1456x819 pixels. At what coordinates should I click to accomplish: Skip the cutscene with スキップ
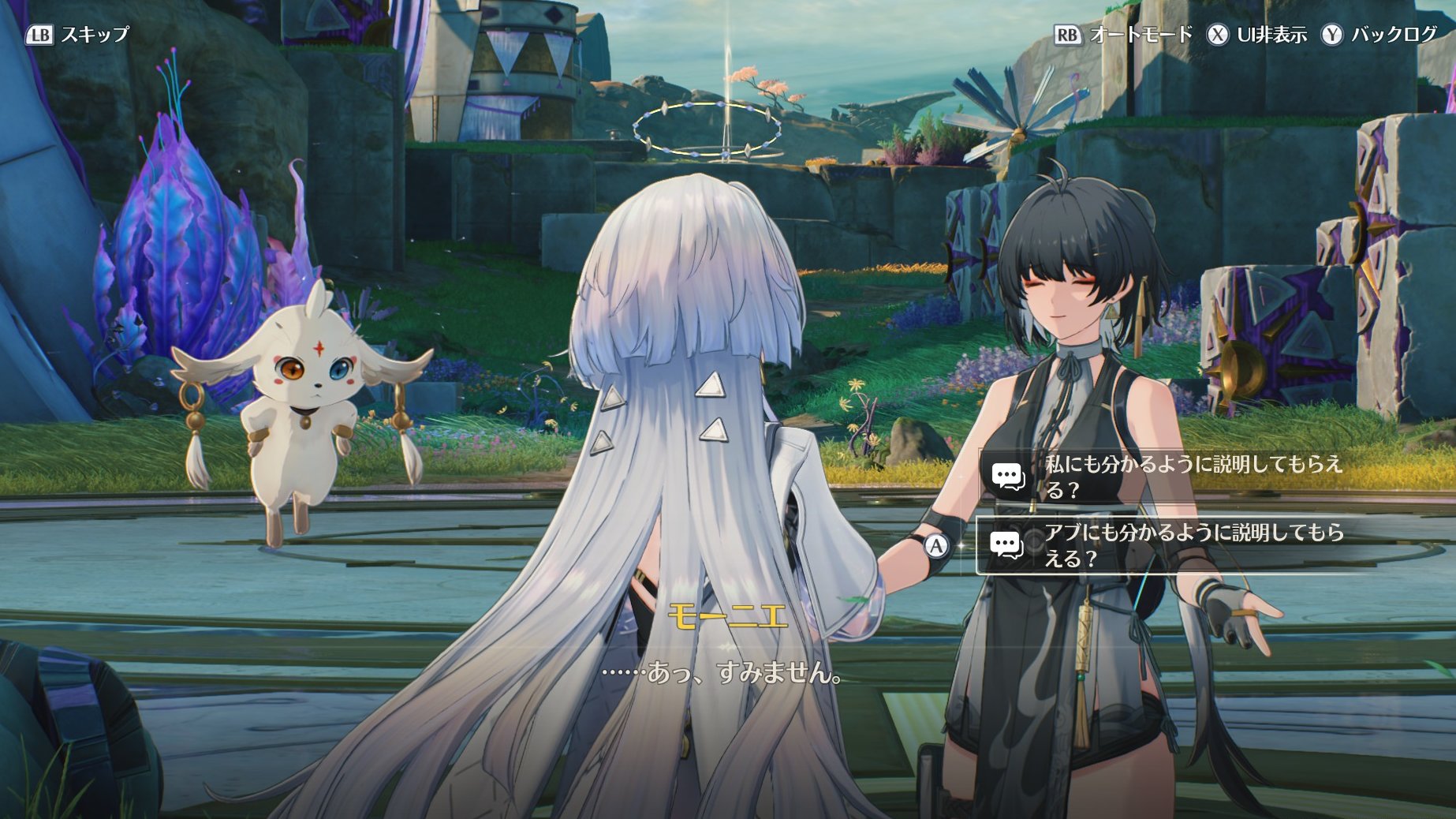click(77, 35)
